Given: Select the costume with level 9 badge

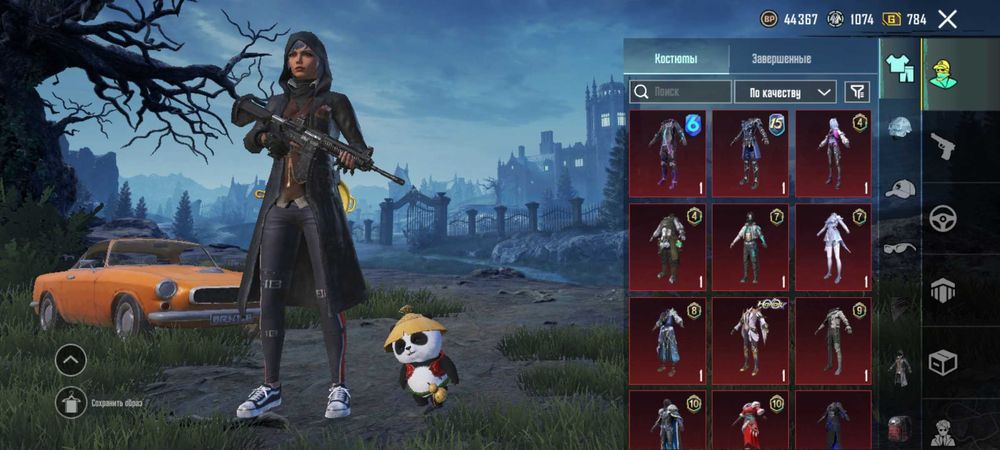Looking at the screenshot, I should [x=833, y=341].
